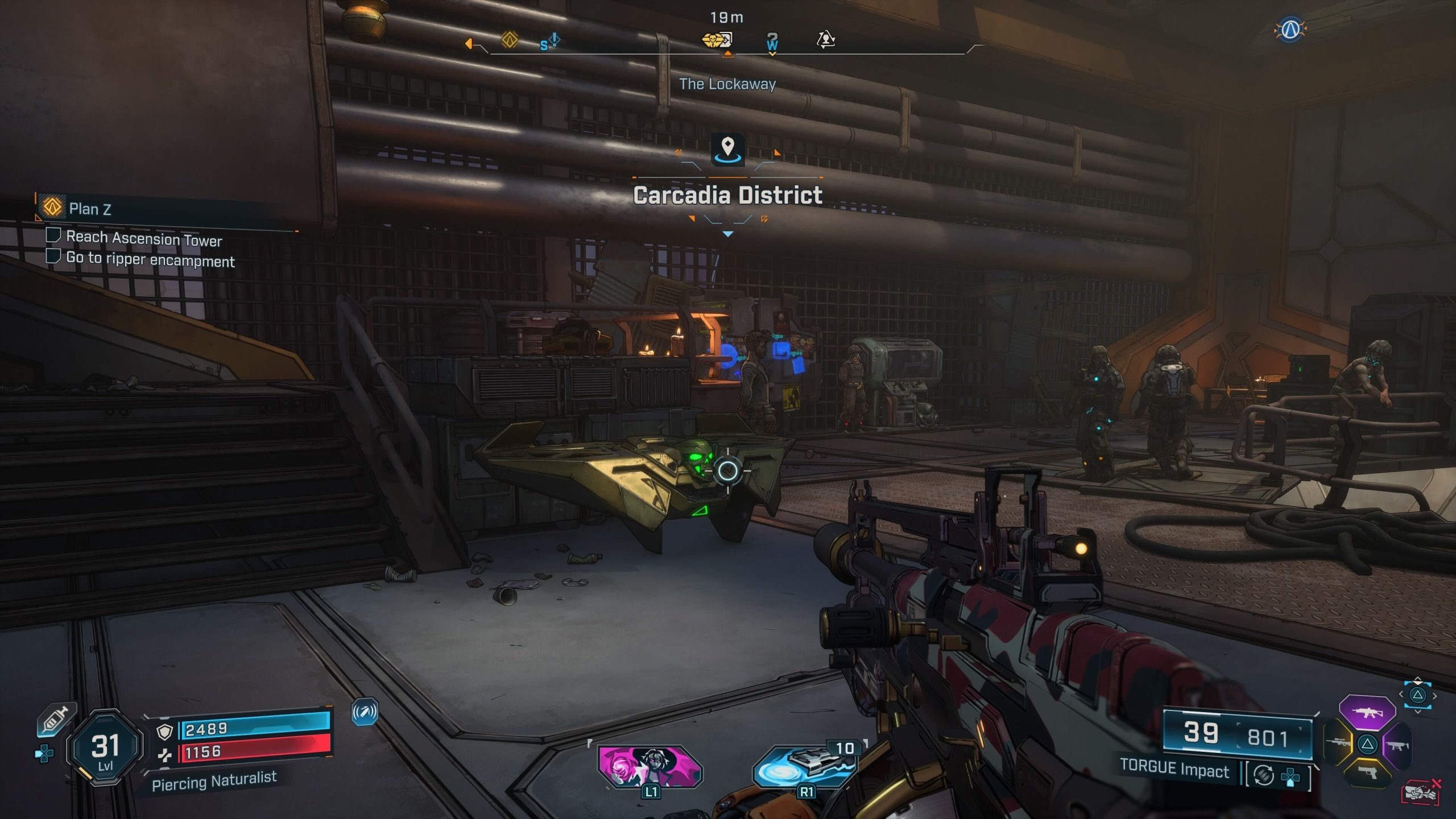Activate the pink action skill icon

pos(650,766)
